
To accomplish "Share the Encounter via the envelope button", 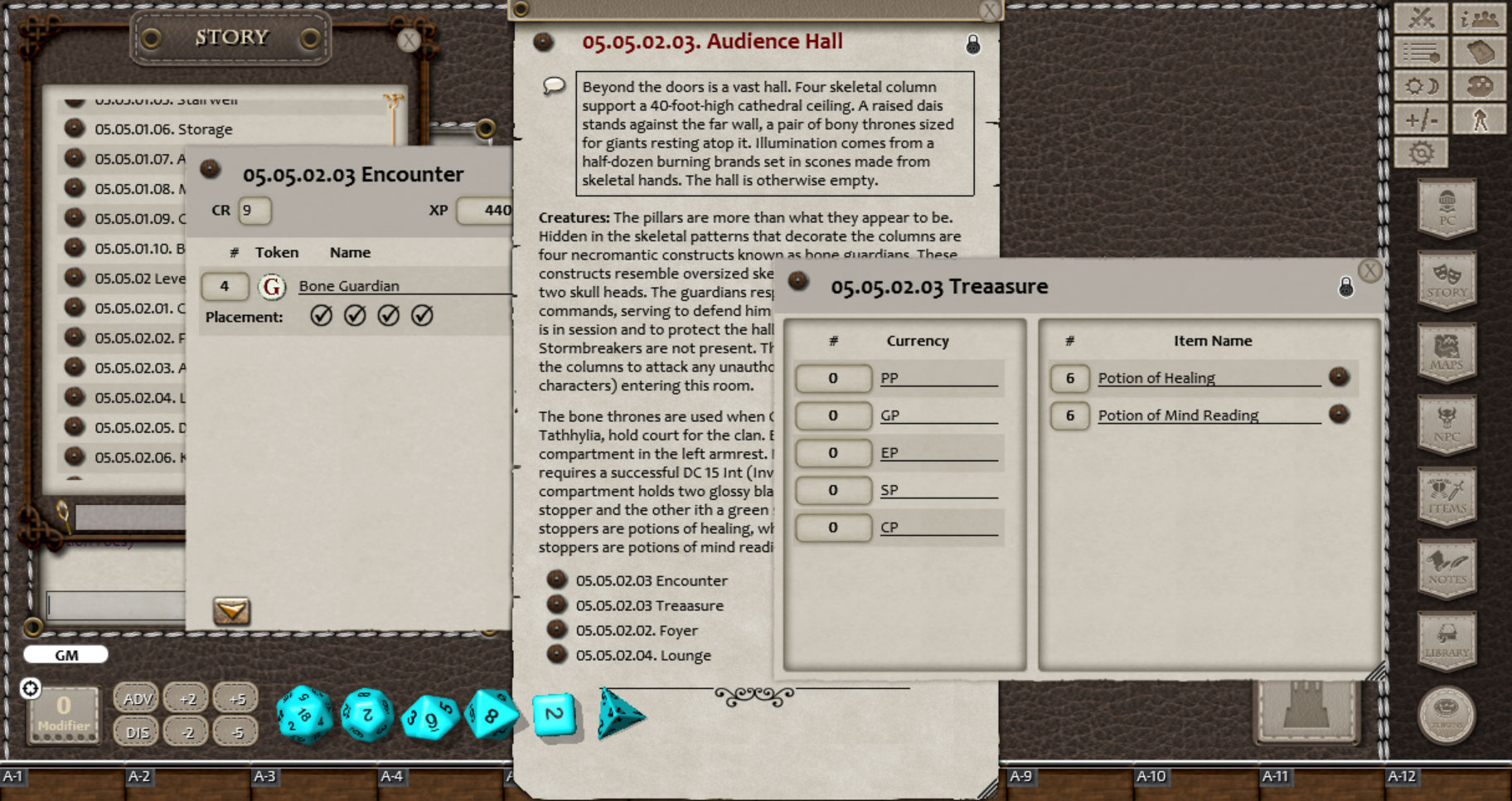I will tap(232, 611).
